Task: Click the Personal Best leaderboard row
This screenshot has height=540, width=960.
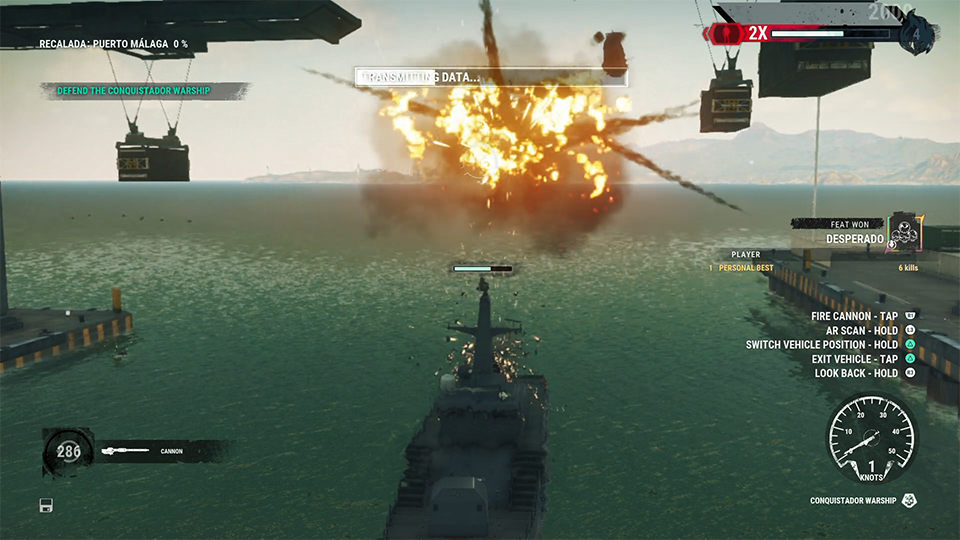Action: click(x=813, y=268)
